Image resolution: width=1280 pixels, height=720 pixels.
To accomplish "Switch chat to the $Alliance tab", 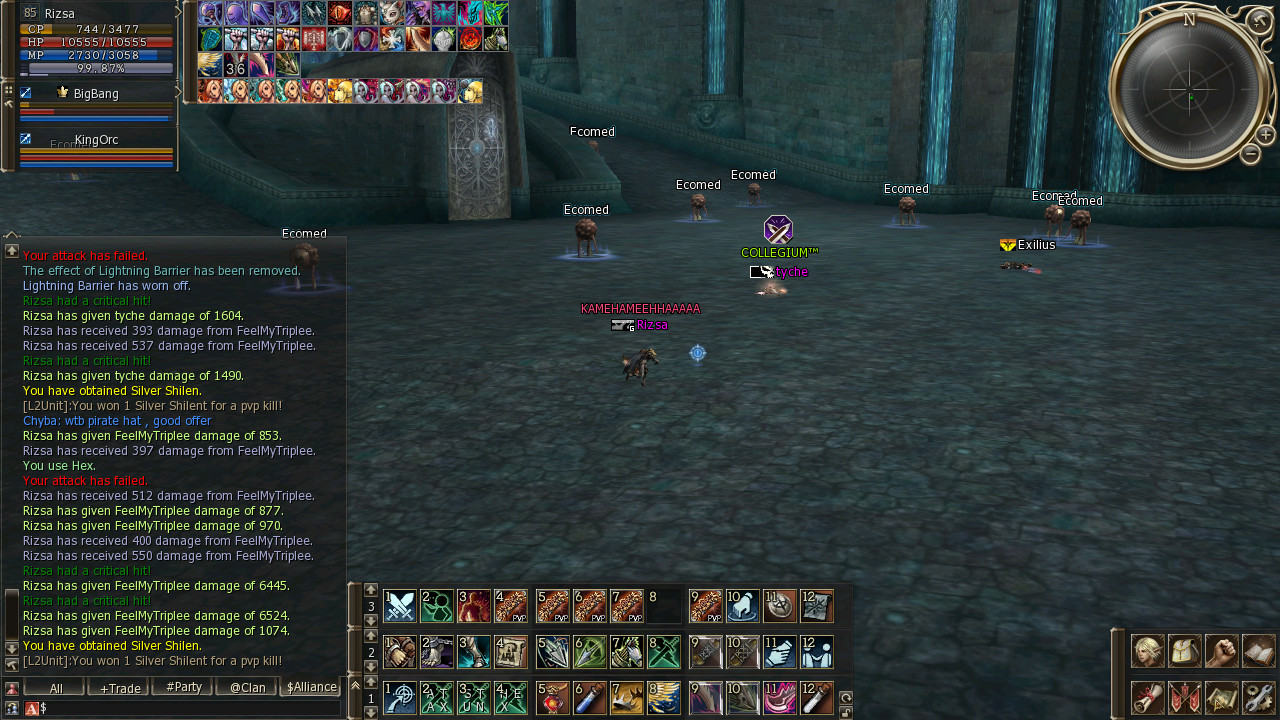I will click(311, 688).
